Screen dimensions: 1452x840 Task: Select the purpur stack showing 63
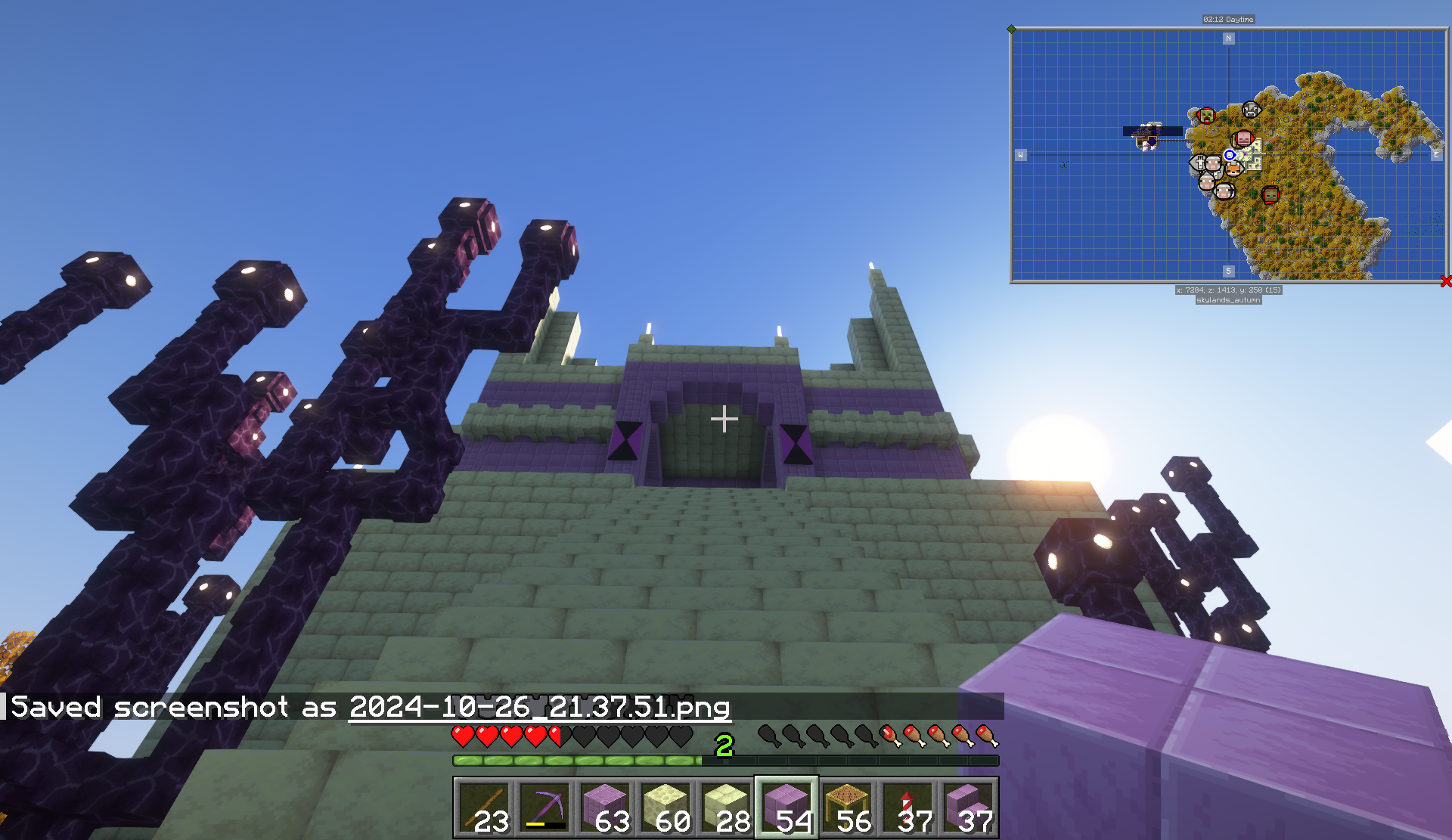pos(605,807)
